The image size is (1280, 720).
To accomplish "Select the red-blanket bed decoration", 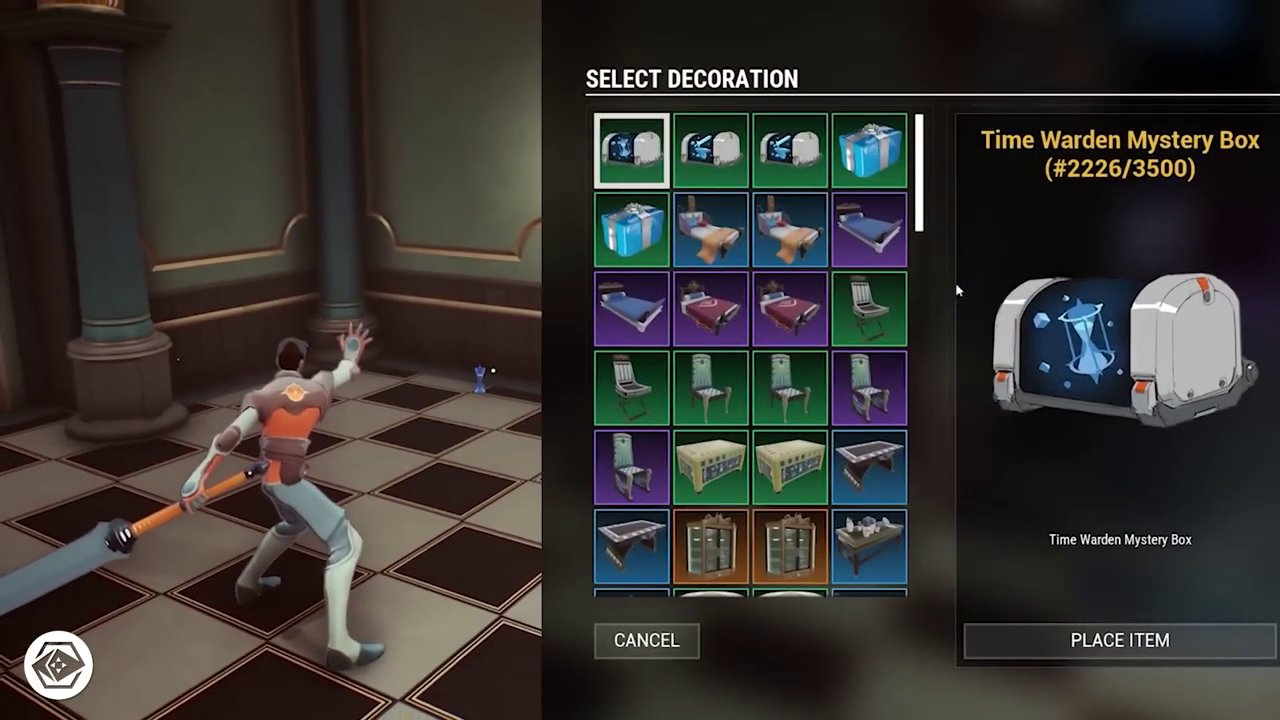I will [x=710, y=308].
